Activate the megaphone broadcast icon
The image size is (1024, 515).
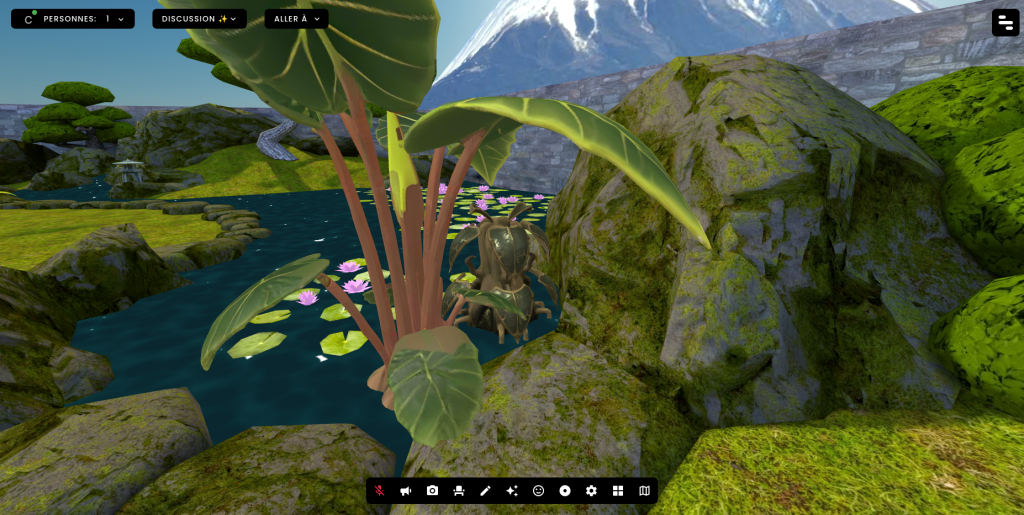[x=406, y=491]
